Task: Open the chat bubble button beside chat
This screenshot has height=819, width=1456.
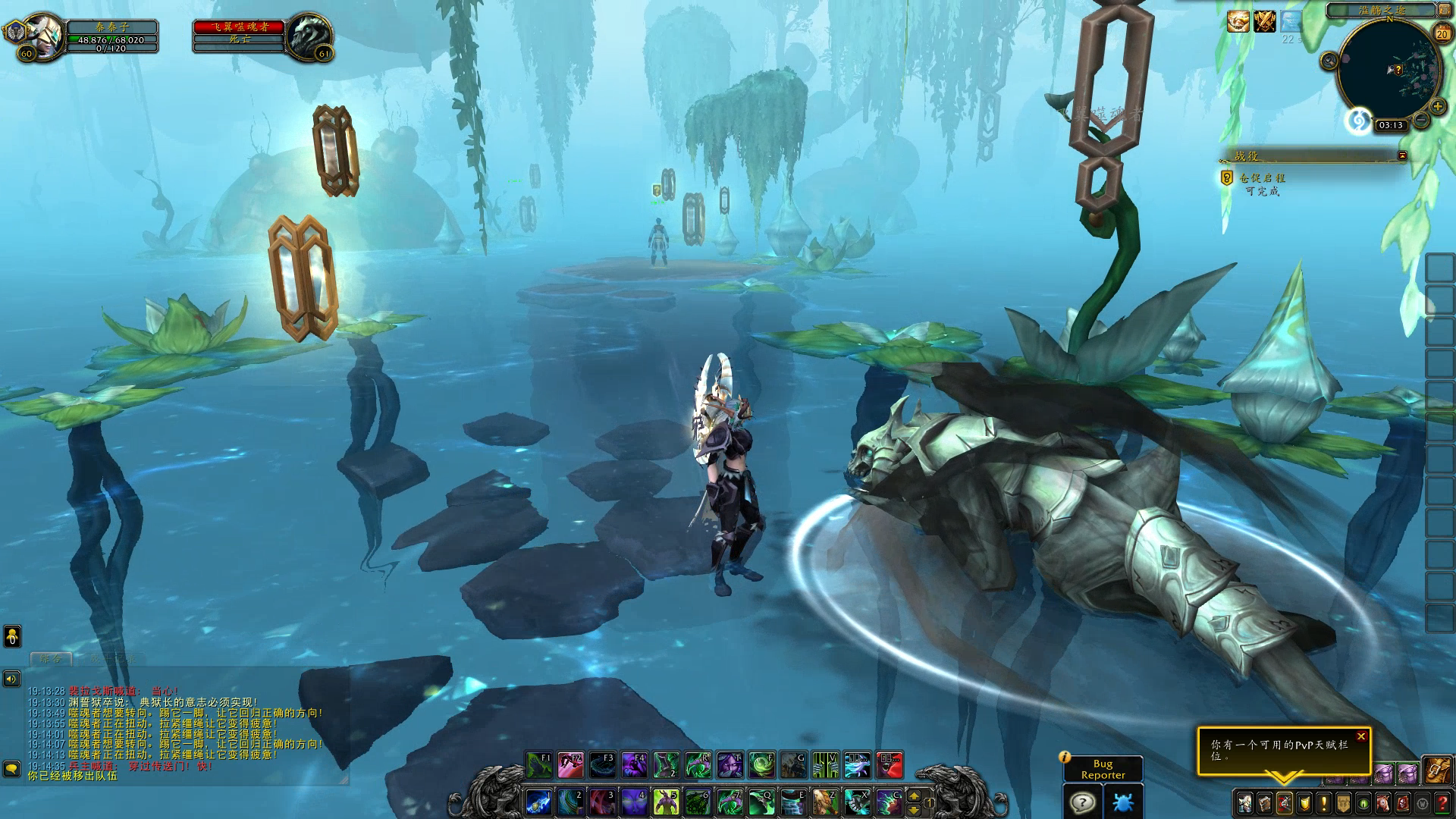Action: pos(11,769)
